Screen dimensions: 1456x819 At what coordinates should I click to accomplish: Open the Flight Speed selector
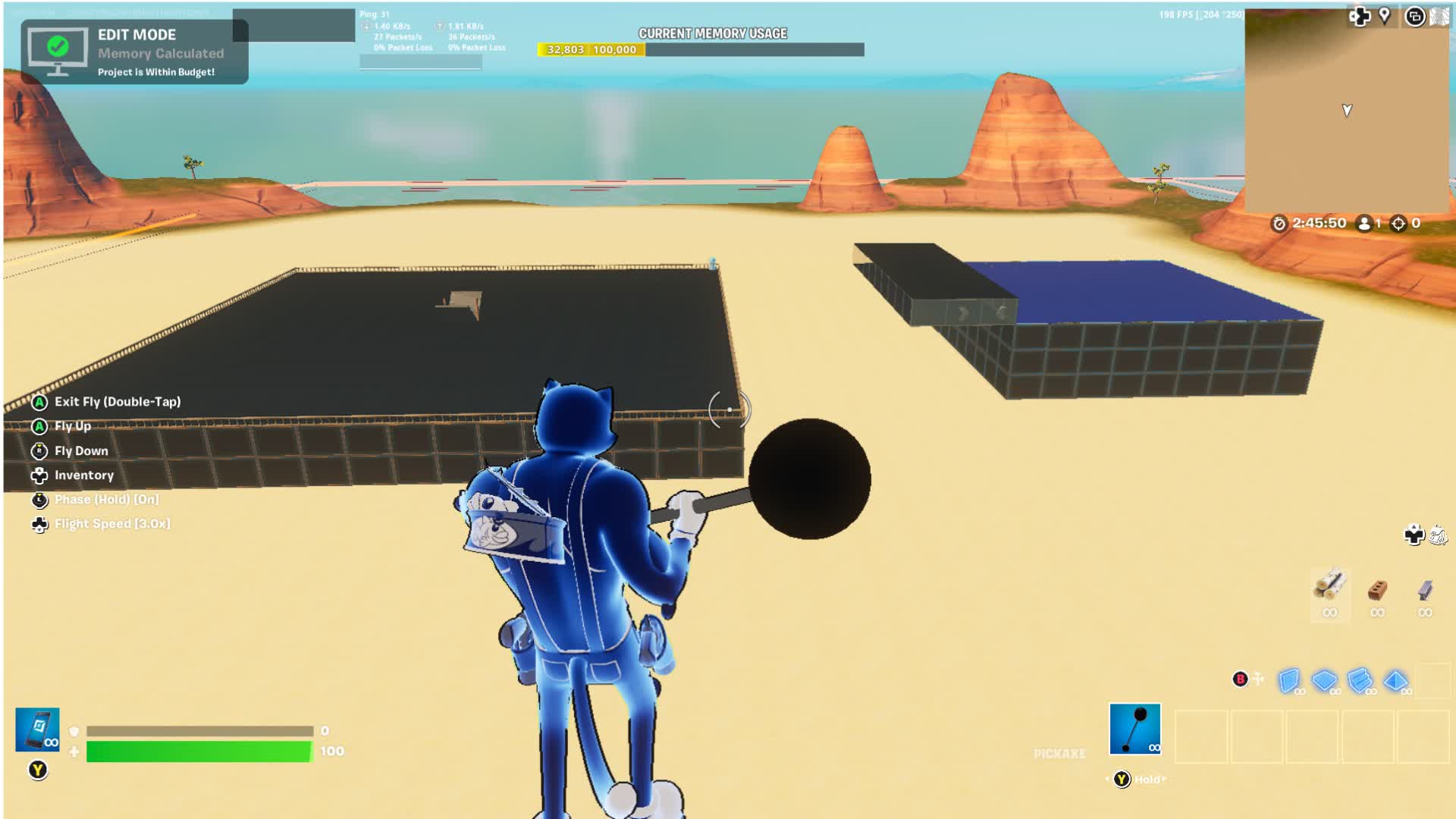pyautogui.click(x=111, y=523)
